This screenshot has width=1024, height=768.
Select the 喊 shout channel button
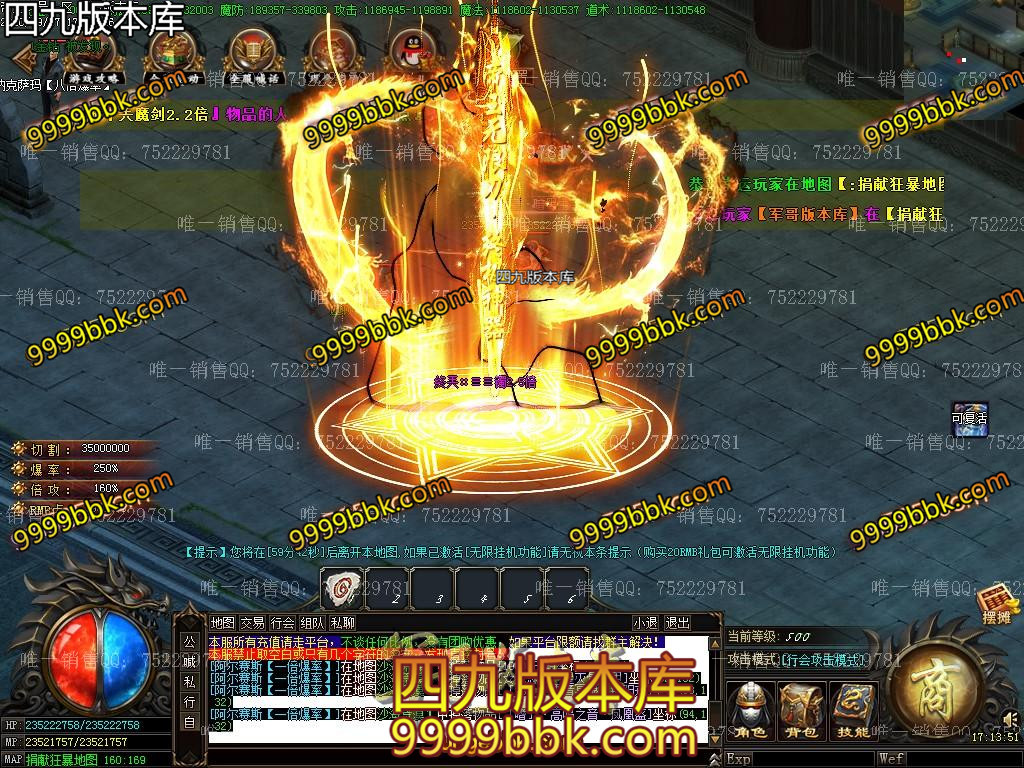tap(189, 661)
